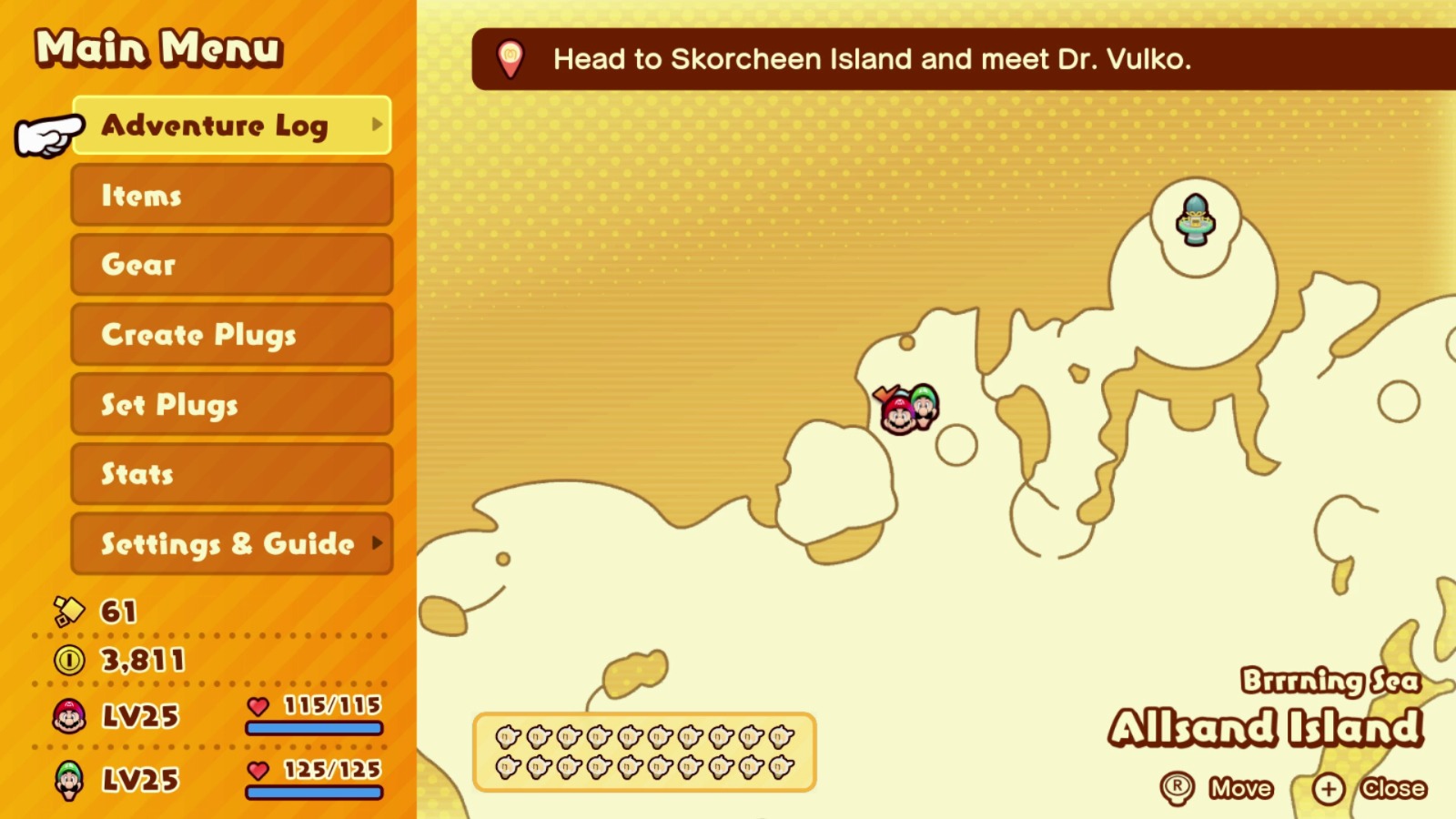Viewport: 1456px width, 819px height.
Task: Open the Adventure Log
Action: pyautogui.click(x=230, y=126)
